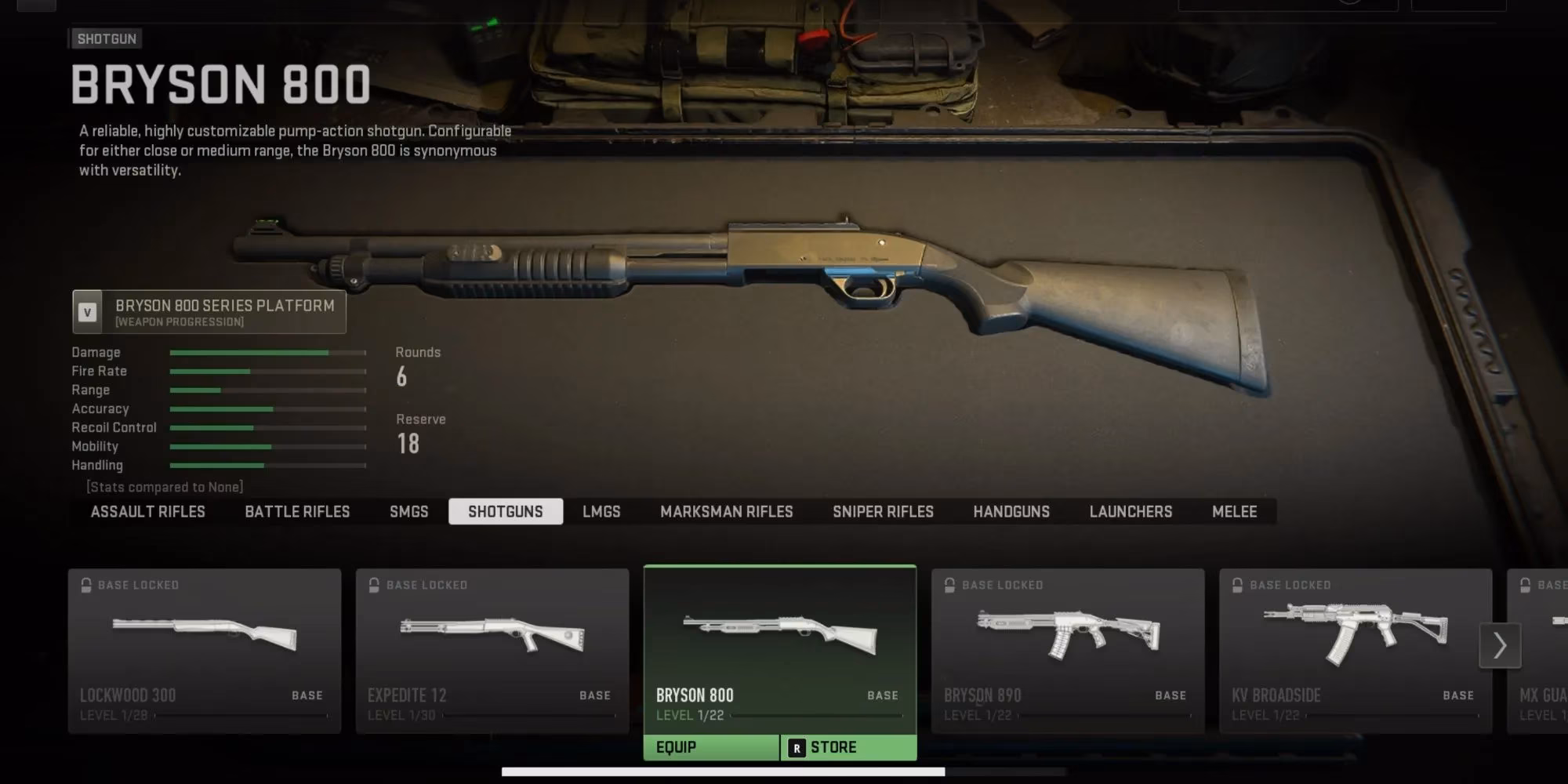Pick the Bryson 890 weapon card
Screen dimensions: 1568x784
[1068, 651]
